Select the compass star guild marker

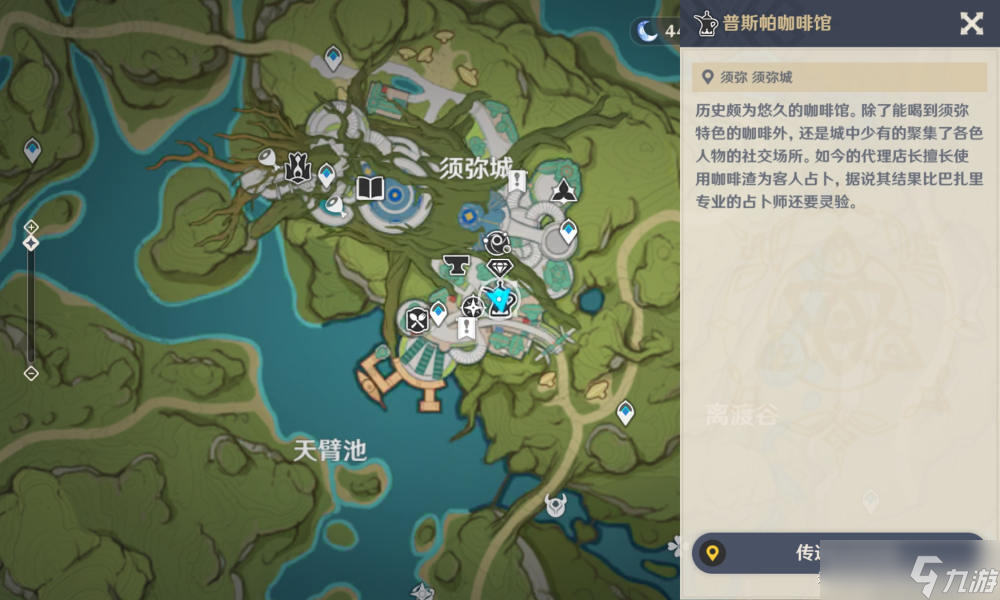(472, 307)
